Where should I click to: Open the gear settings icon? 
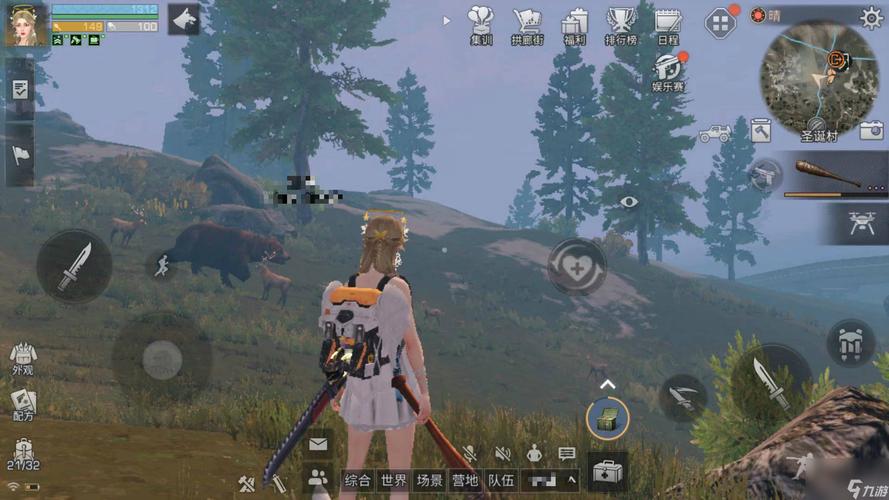[x=871, y=17]
